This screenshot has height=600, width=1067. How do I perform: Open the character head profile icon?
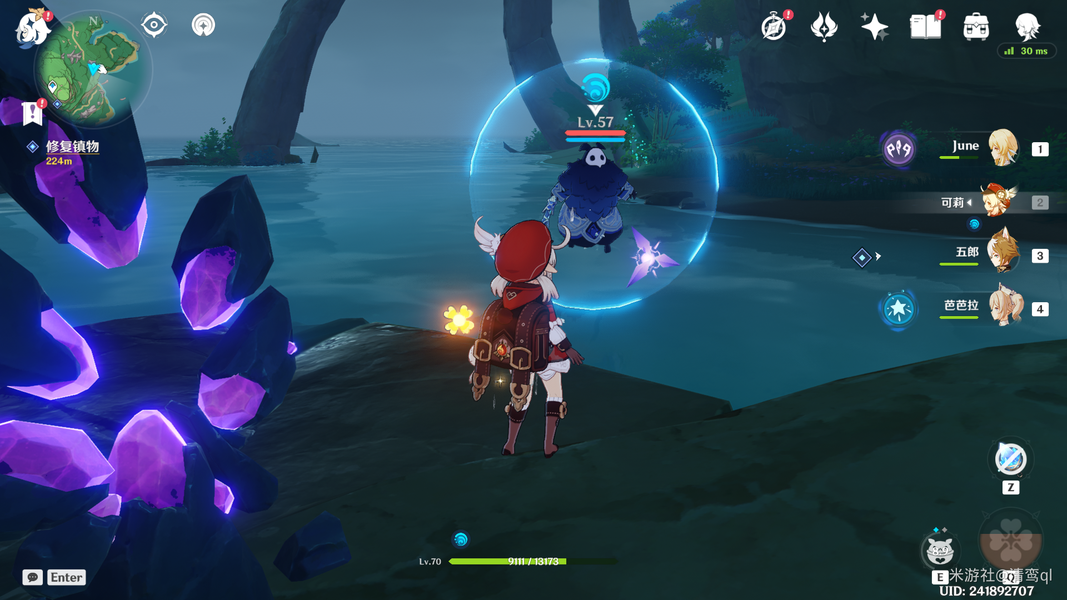coord(1027,27)
